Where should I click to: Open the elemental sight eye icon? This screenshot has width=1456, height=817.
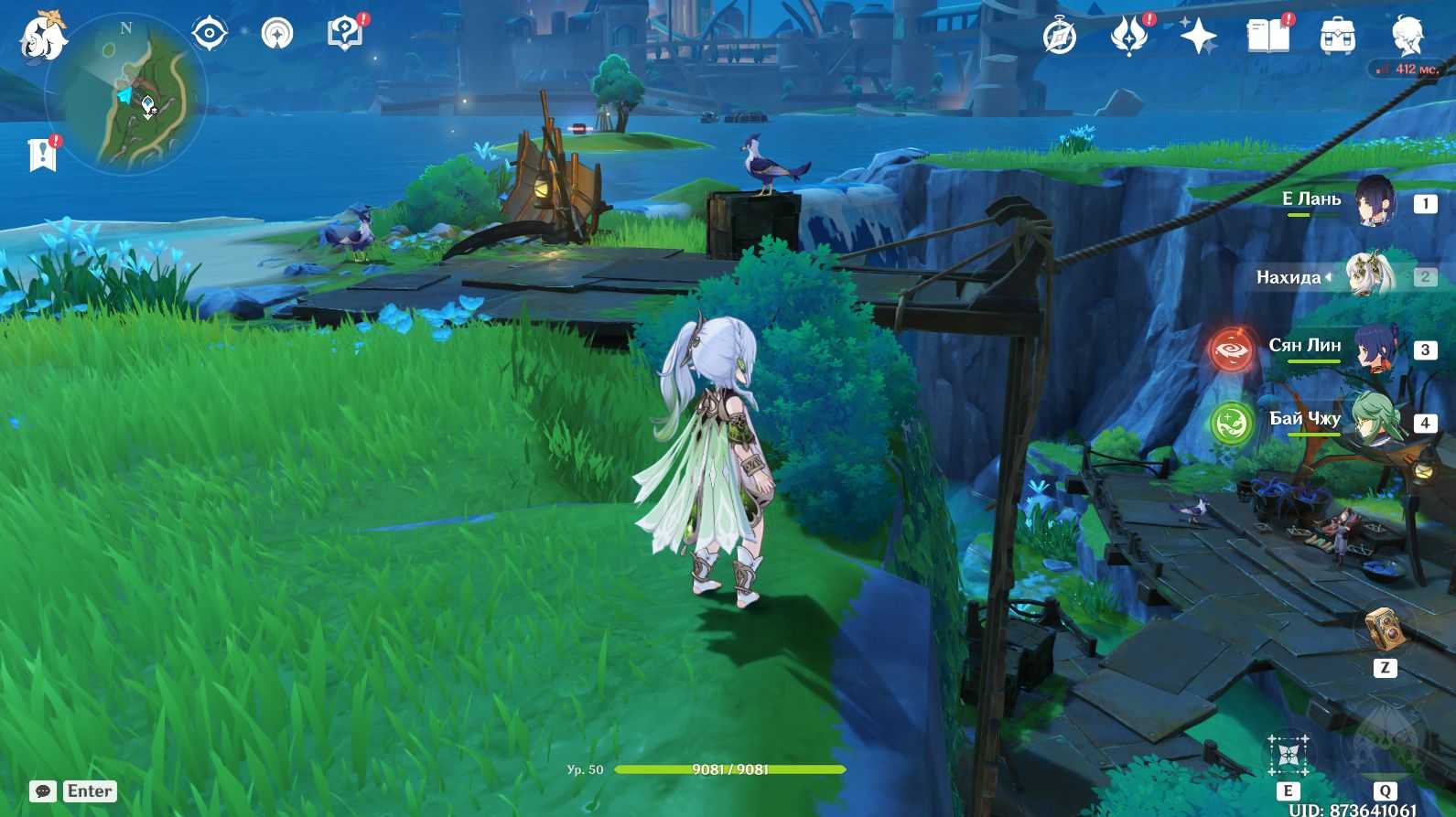[x=209, y=34]
